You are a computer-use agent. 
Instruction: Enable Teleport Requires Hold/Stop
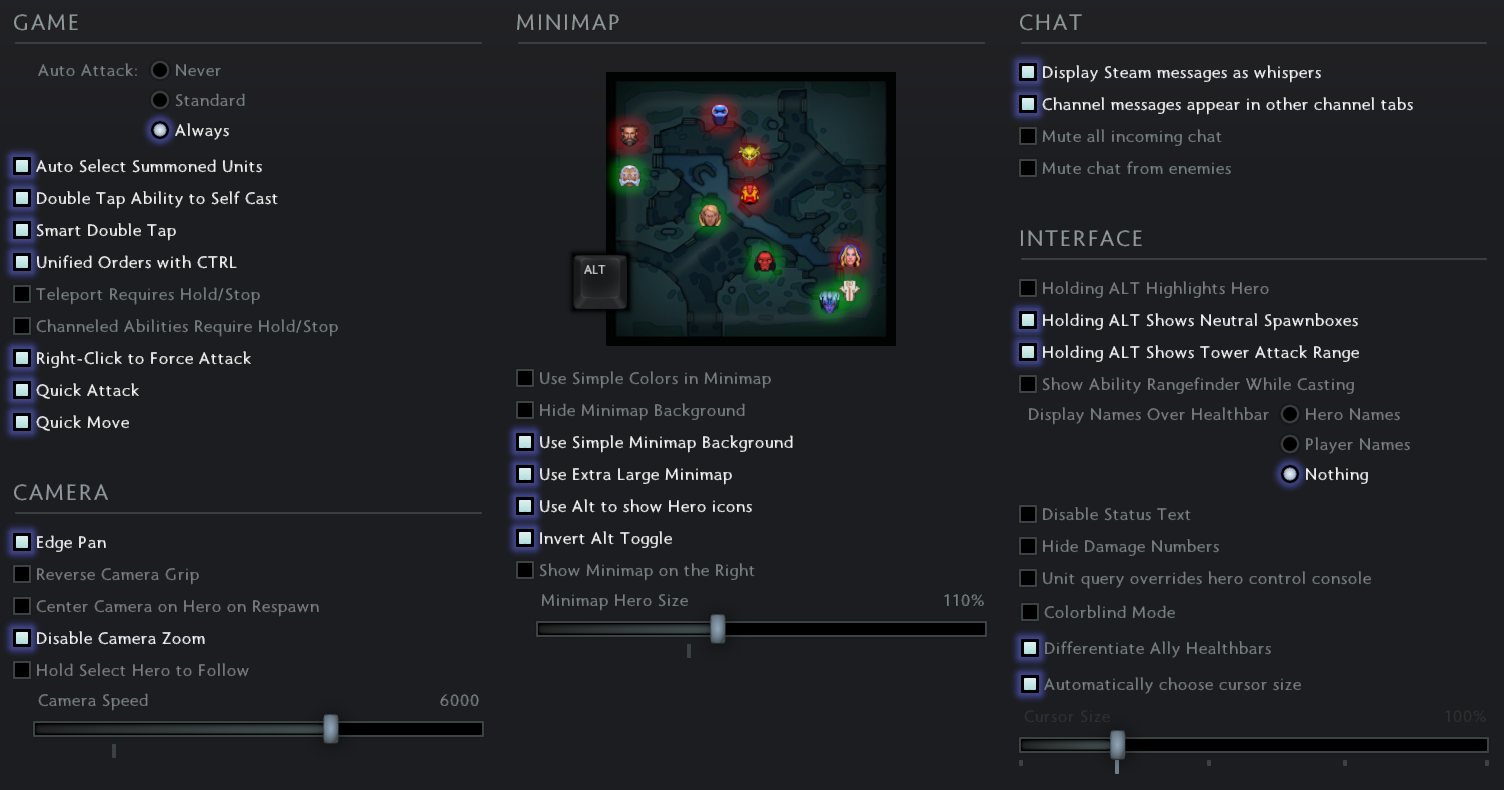coord(21,294)
